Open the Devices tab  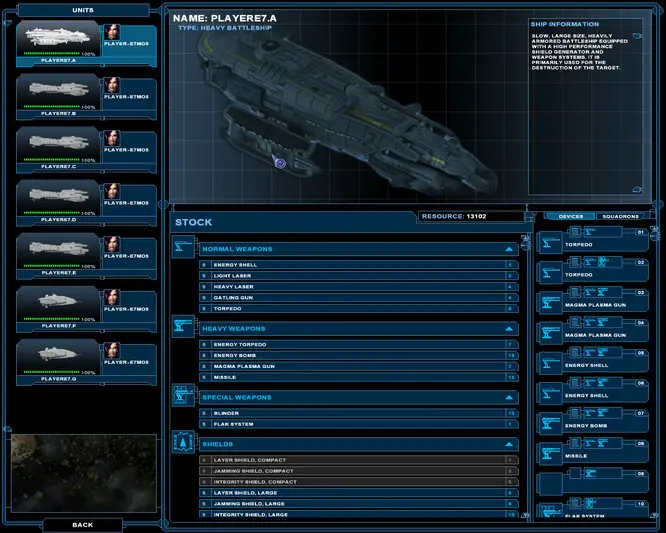(569, 216)
